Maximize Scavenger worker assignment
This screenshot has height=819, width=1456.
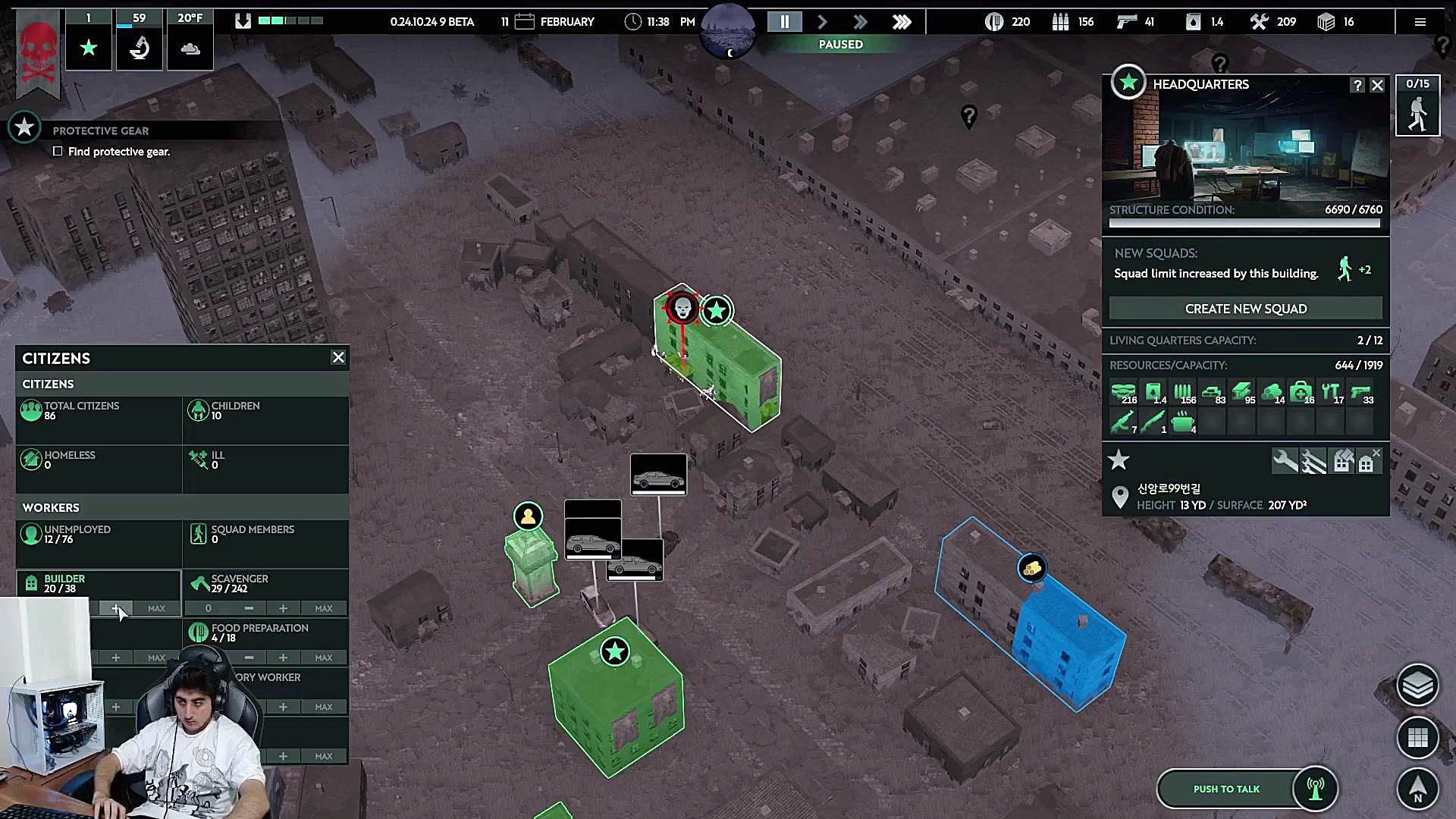tap(324, 608)
